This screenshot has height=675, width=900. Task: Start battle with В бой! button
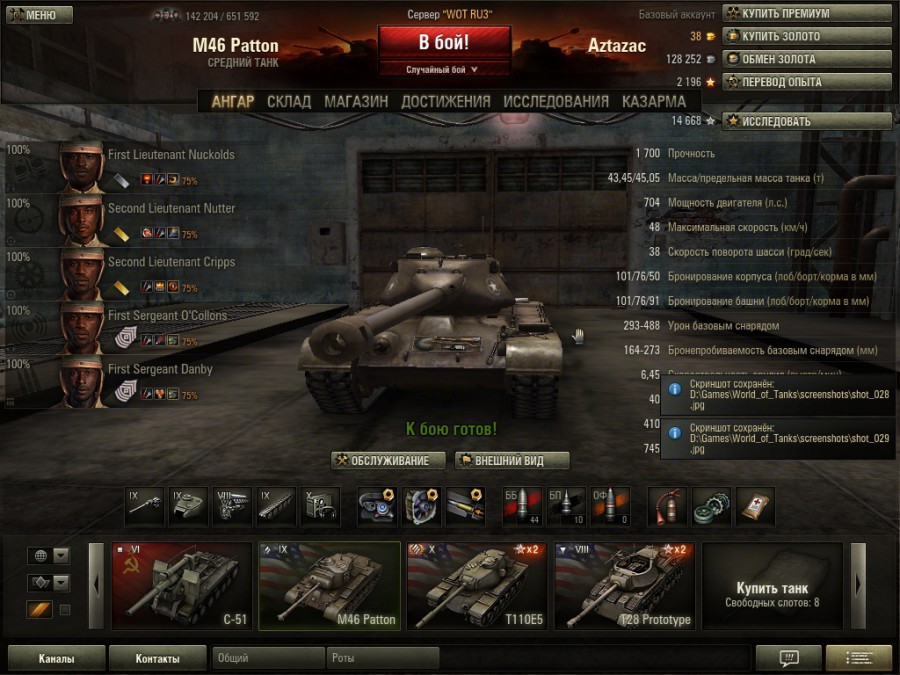coord(444,44)
